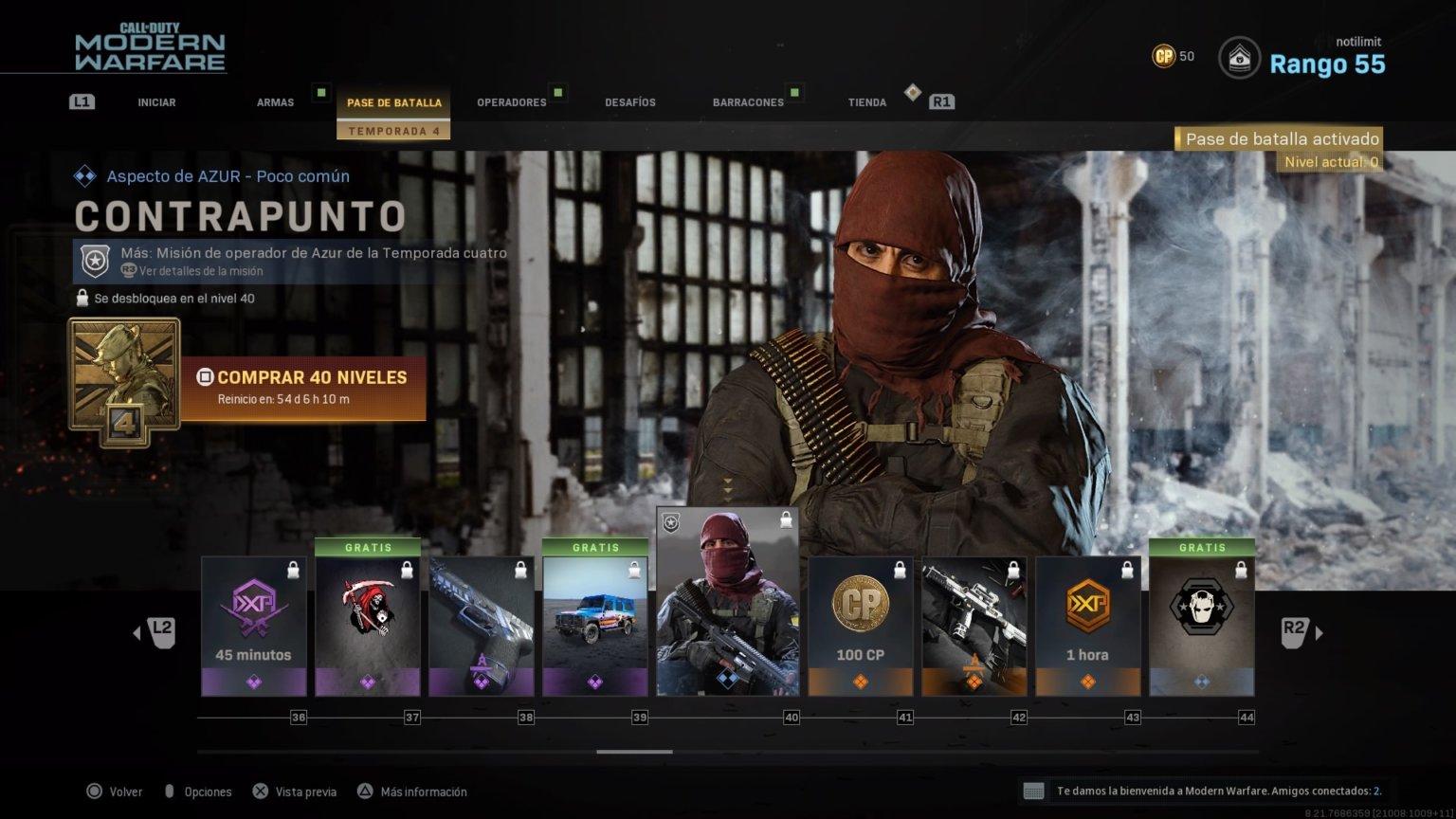This screenshot has height=819, width=1456.
Task: View the 100 CP reward at tier 41
Action: pyautogui.click(x=860, y=621)
